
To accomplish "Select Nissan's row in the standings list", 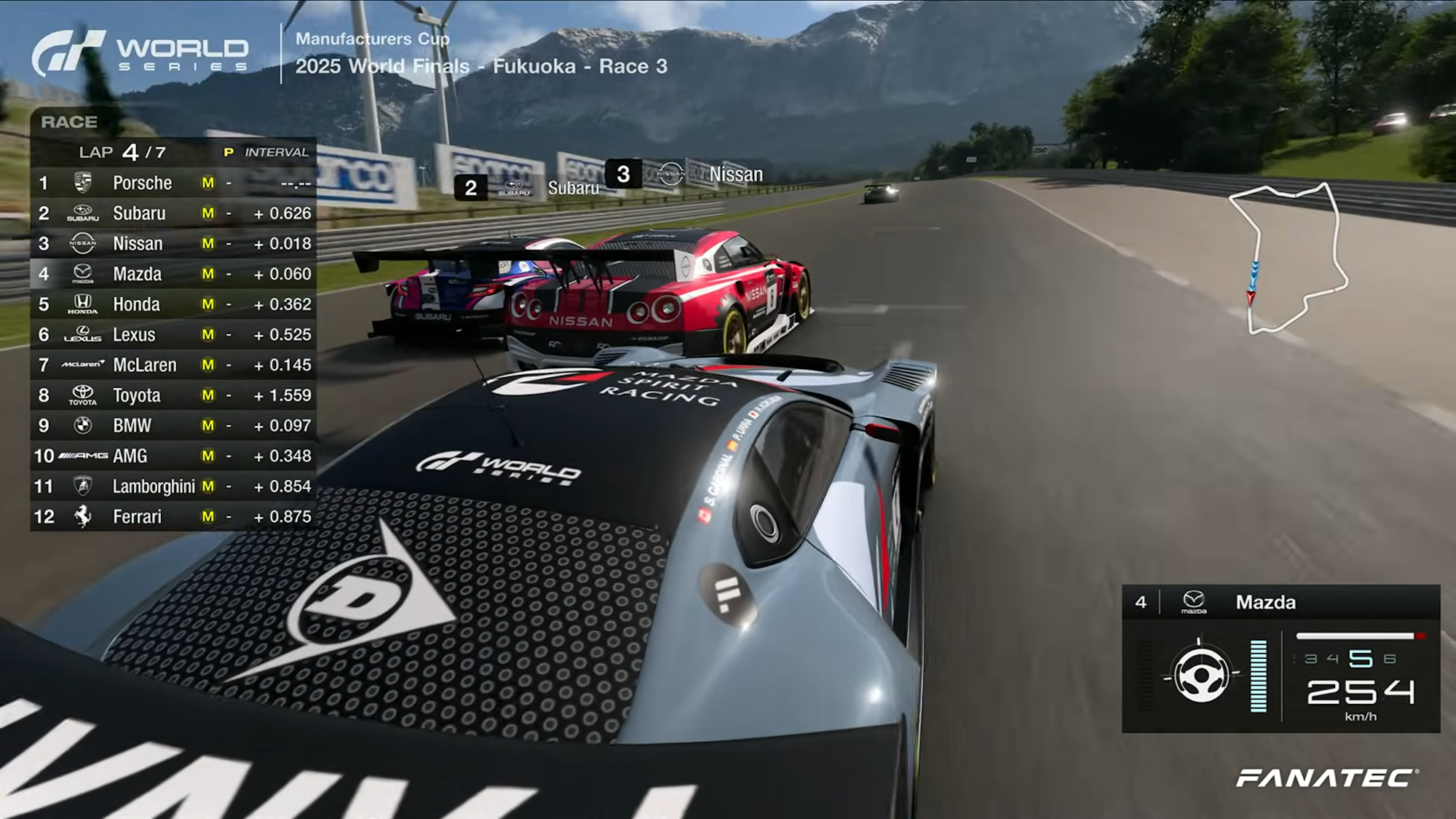I will pyautogui.click(x=173, y=243).
